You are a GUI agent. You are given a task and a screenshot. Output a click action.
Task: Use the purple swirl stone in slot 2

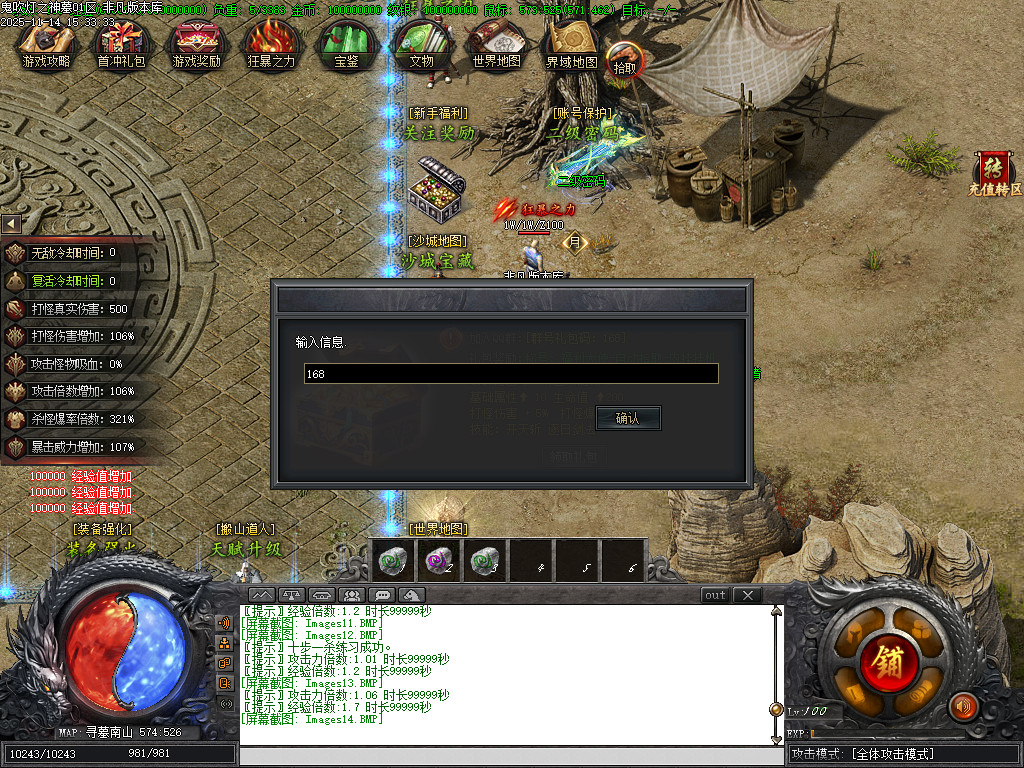[438, 561]
